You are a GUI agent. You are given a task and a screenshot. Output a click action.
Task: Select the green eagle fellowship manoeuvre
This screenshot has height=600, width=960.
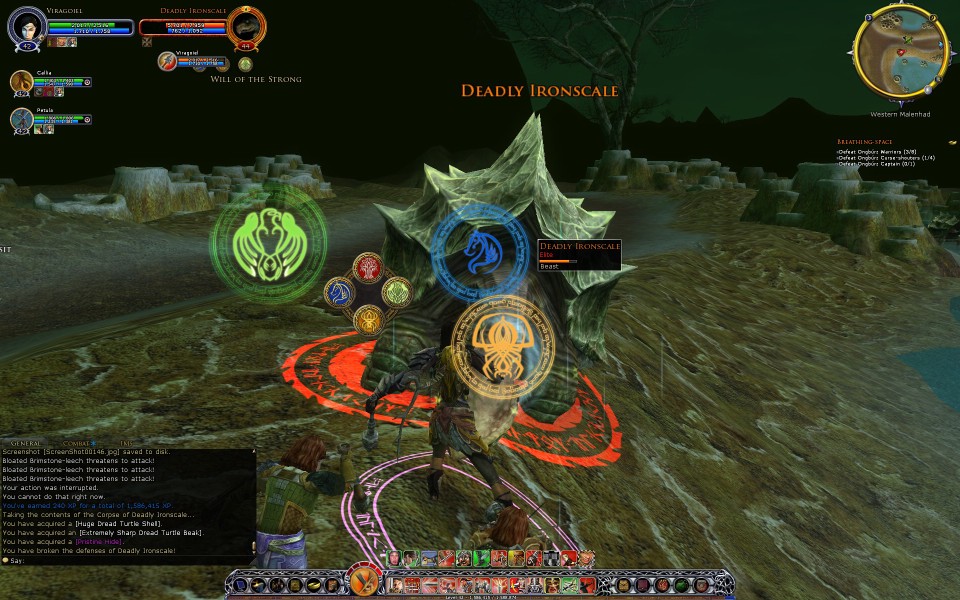[x=268, y=243]
